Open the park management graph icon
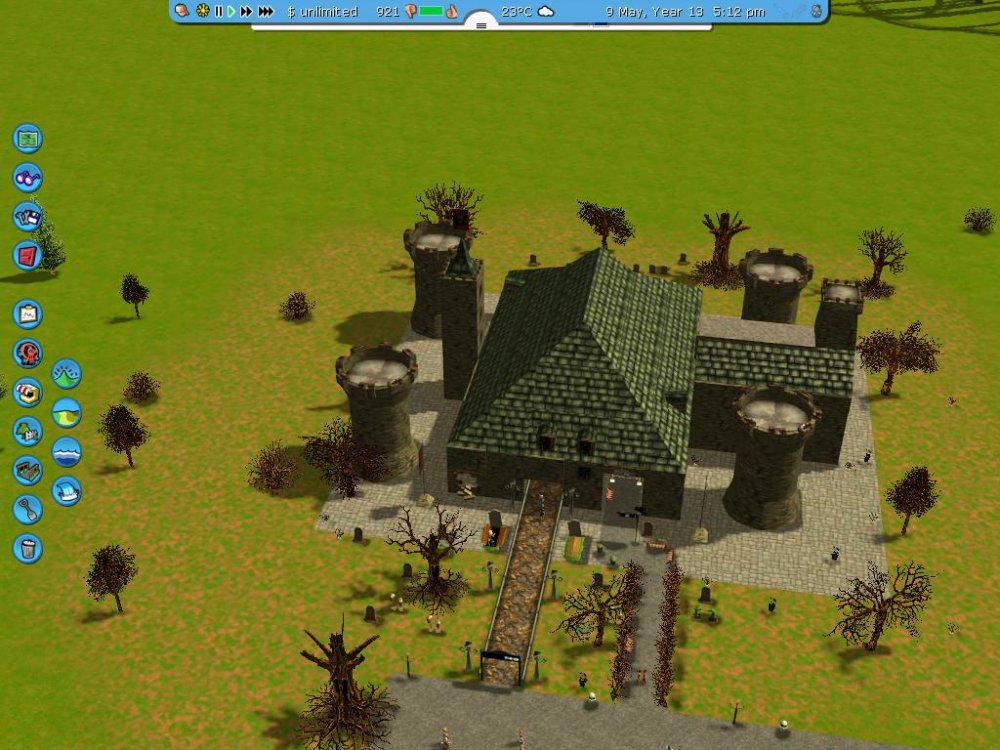The image size is (1000, 750). (x=27, y=314)
